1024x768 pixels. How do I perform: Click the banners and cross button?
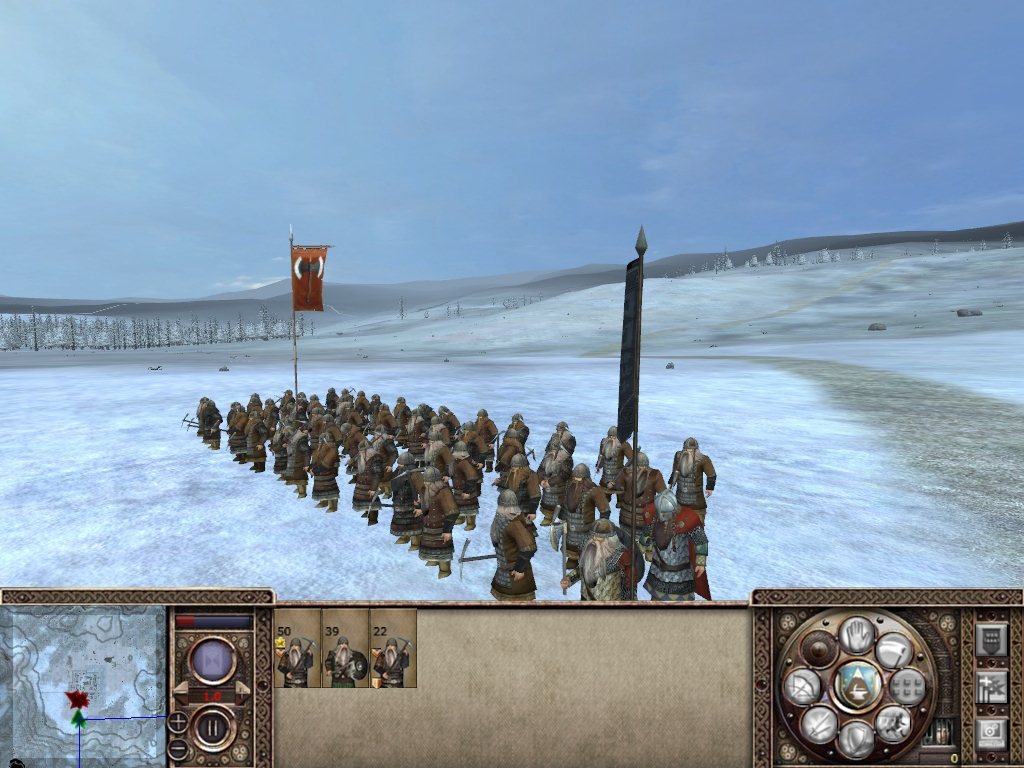point(991,686)
